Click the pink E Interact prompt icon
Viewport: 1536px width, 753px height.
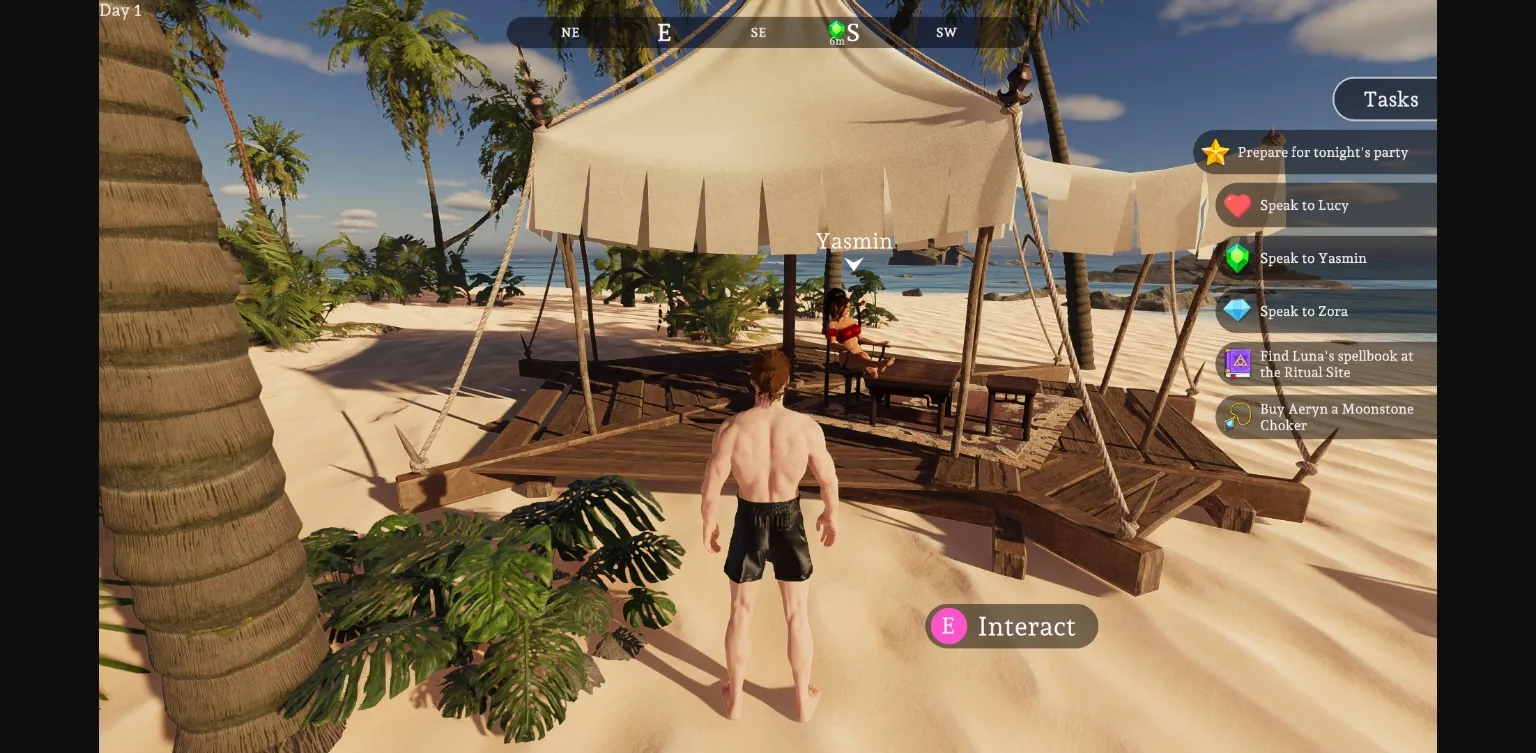948,626
